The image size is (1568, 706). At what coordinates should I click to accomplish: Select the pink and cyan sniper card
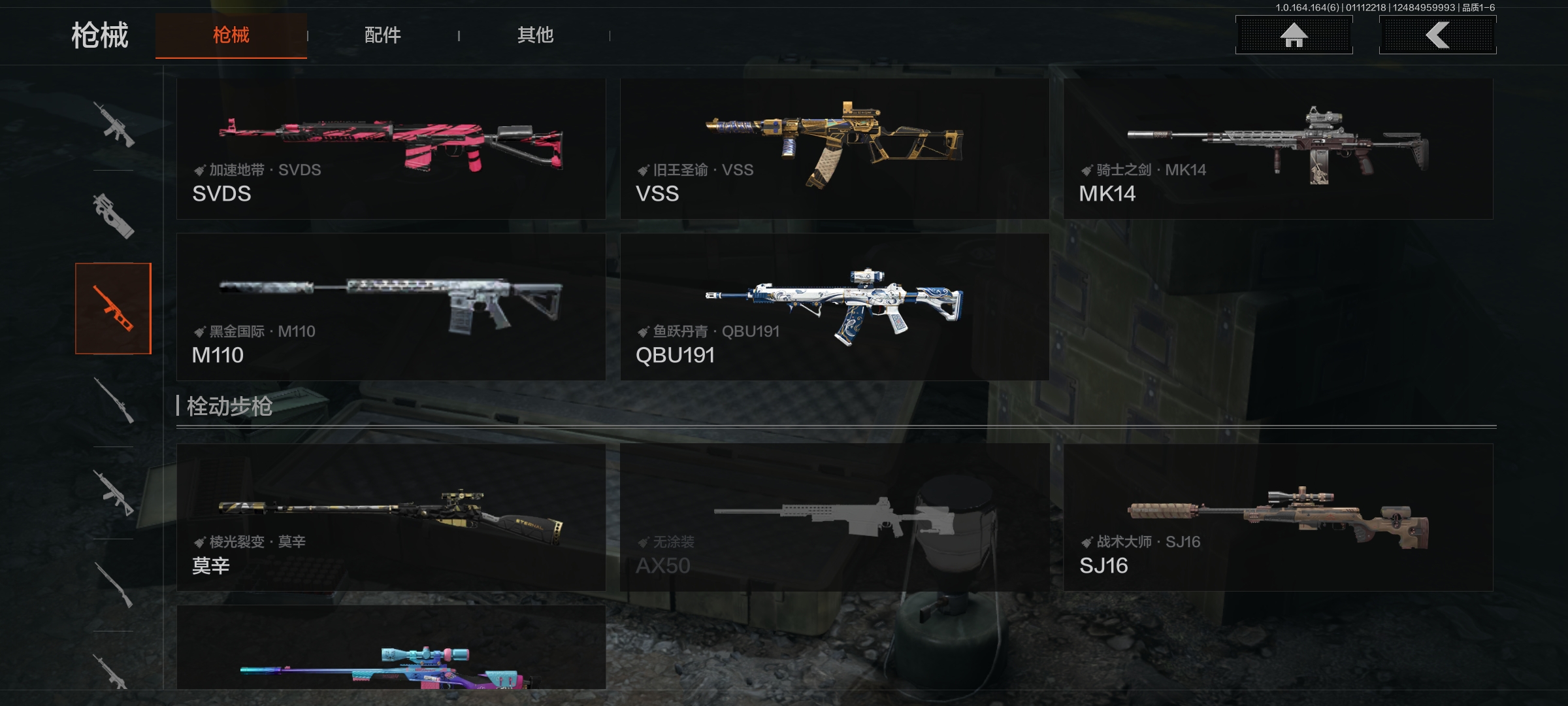coord(391,648)
